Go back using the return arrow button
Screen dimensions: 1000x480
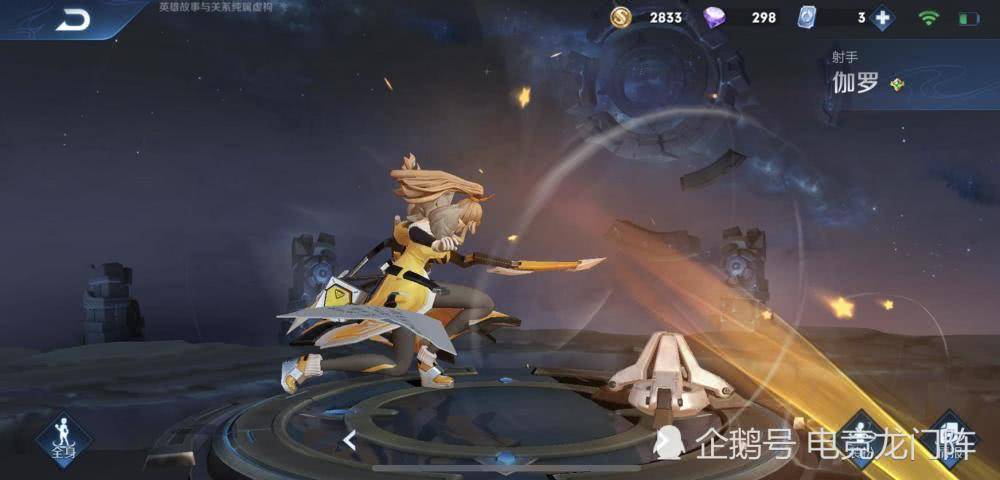pyautogui.click(x=72, y=19)
